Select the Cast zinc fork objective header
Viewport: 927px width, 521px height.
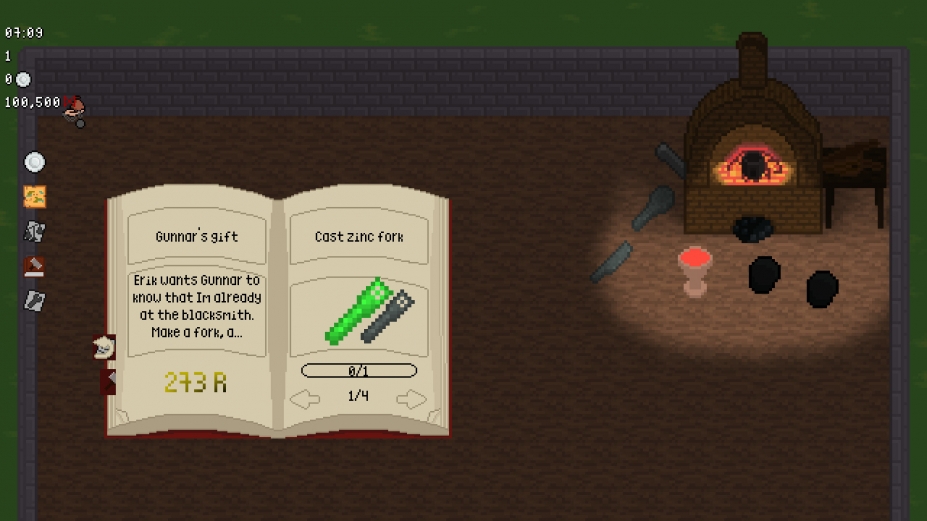click(x=358, y=238)
